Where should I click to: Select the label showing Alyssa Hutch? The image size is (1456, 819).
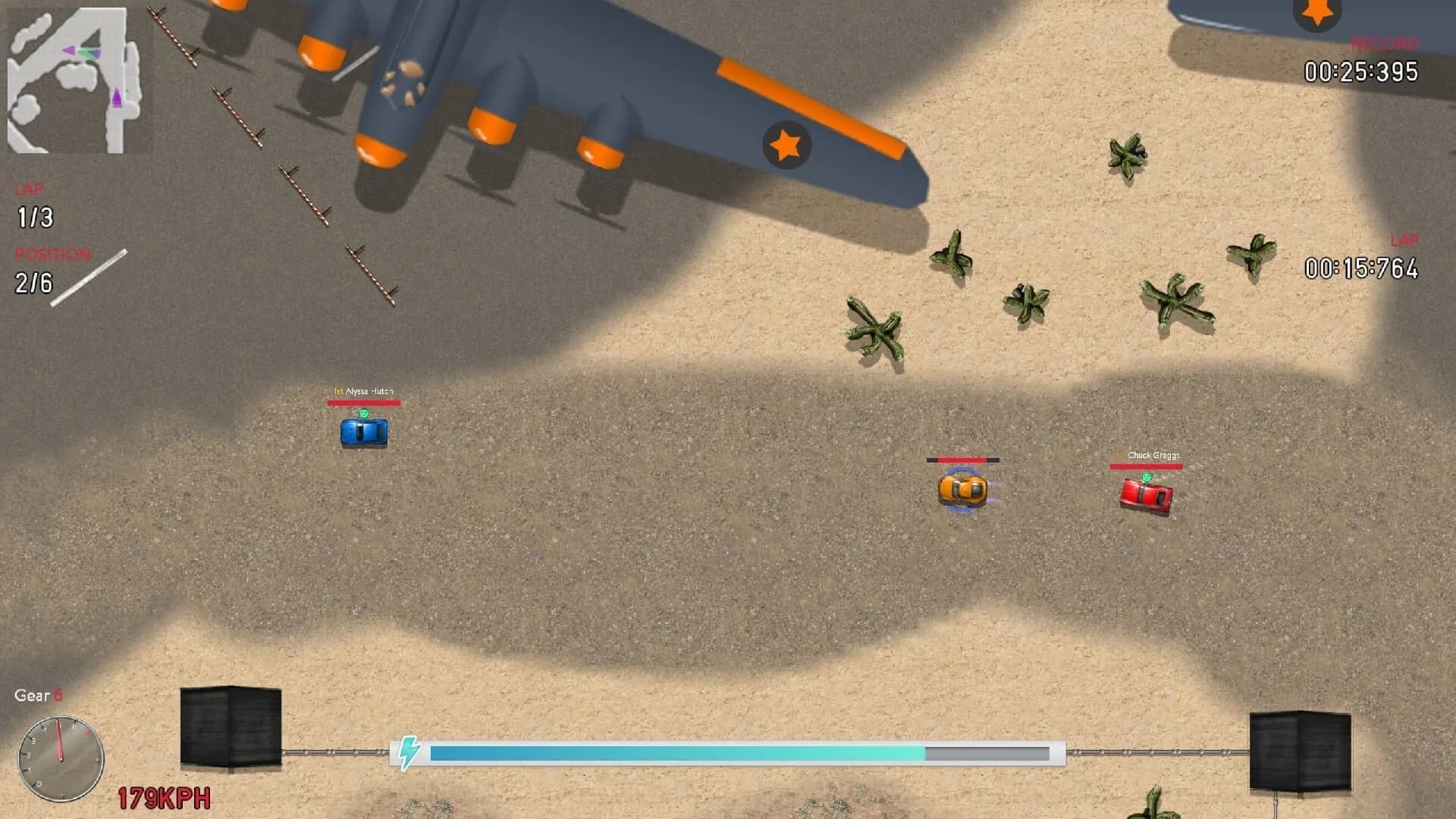[x=364, y=393]
